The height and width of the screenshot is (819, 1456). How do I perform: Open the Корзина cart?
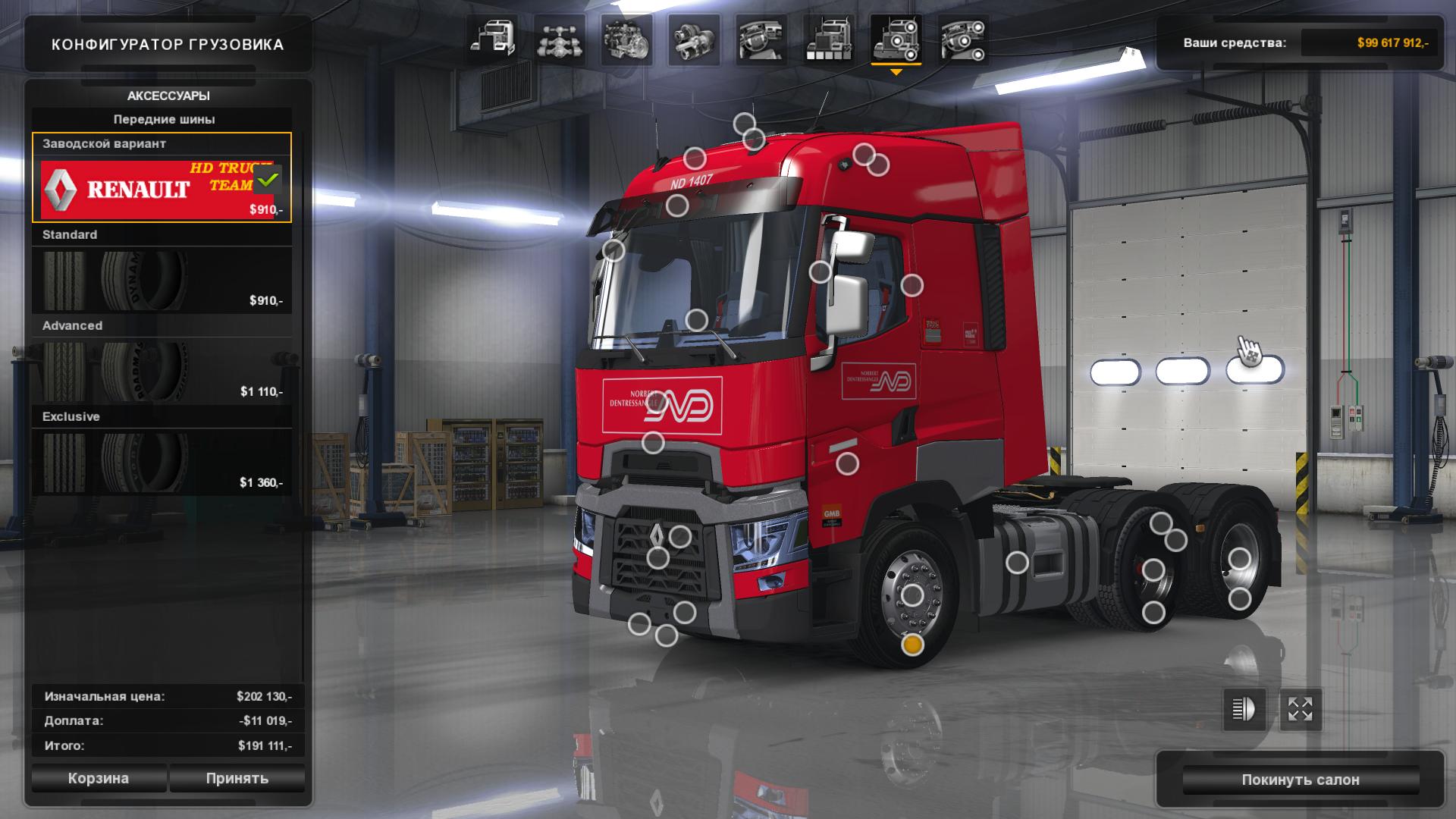coord(99,778)
